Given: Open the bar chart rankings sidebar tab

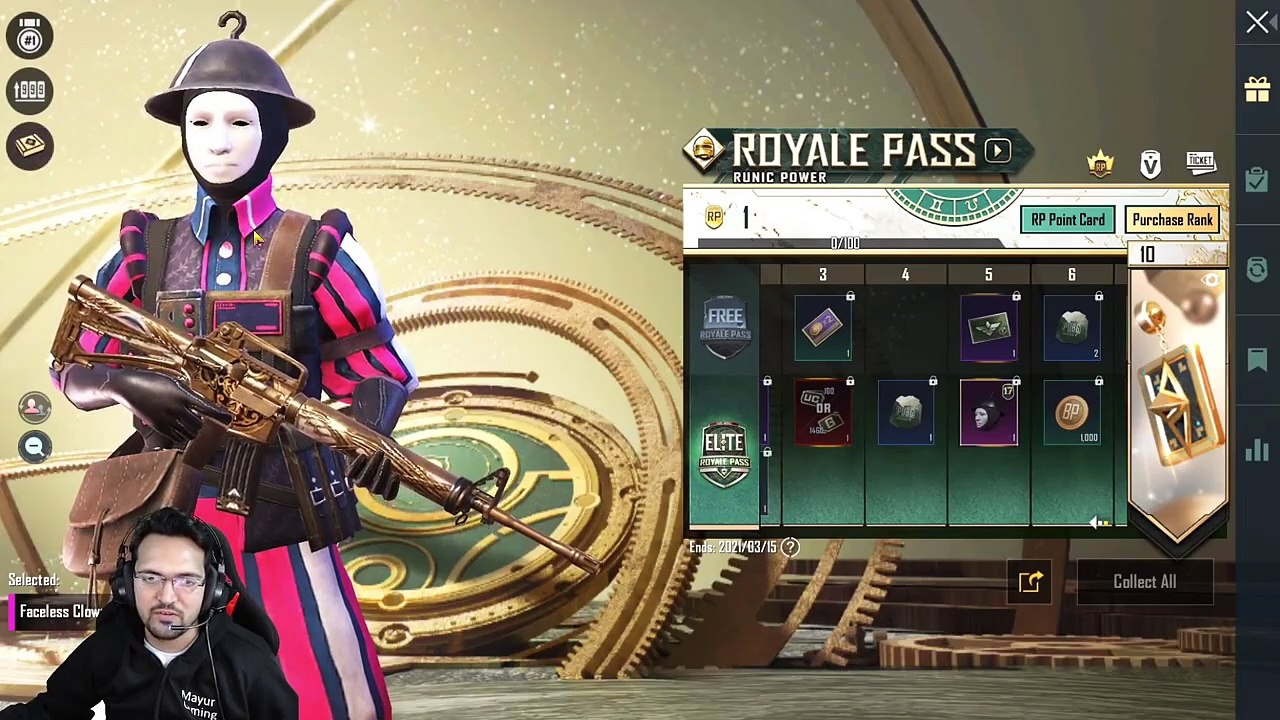Looking at the screenshot, I should click(x=1257, y=450).
